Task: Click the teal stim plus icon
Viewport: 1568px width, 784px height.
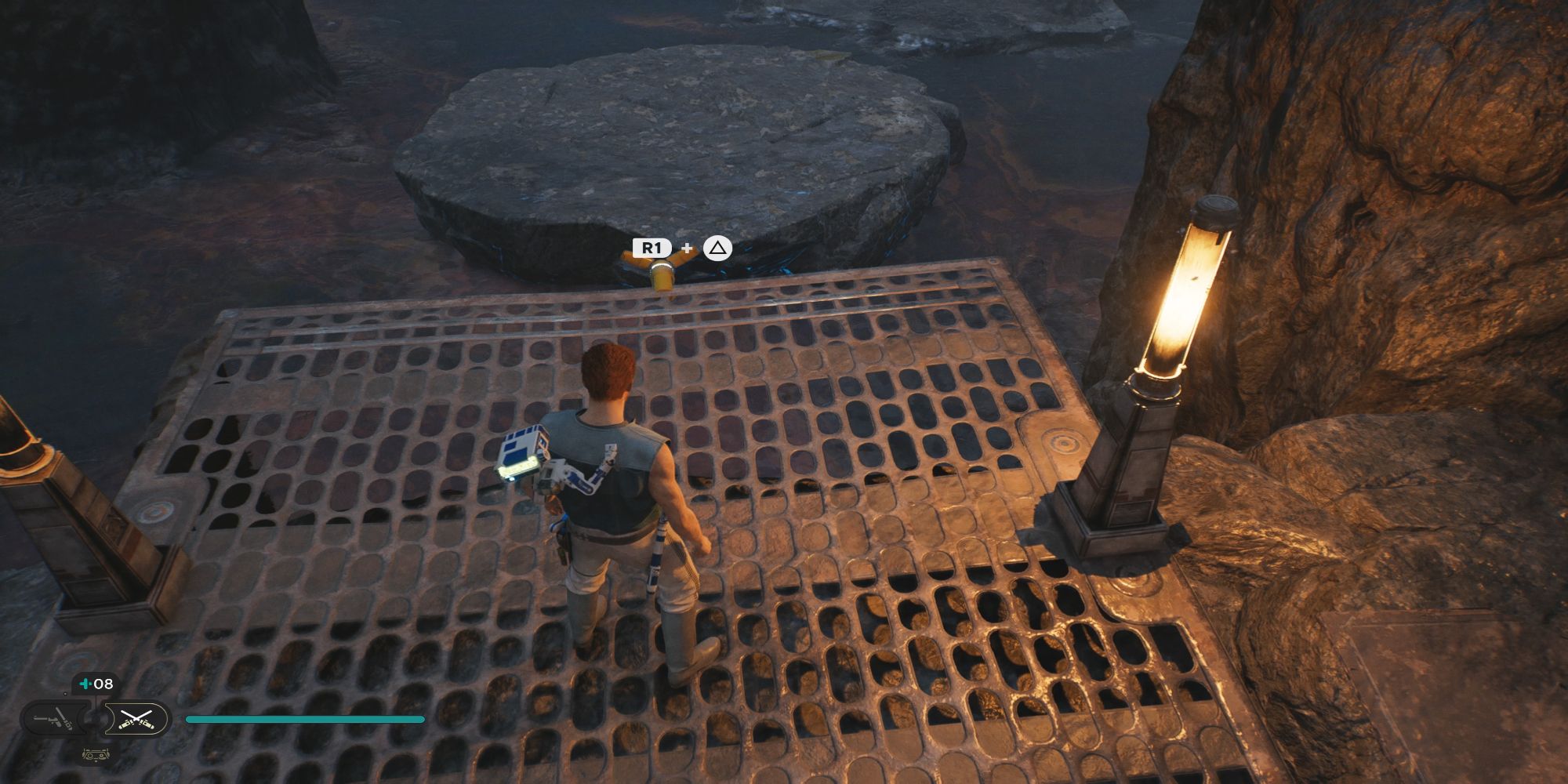Action: (x=85, y=682)
